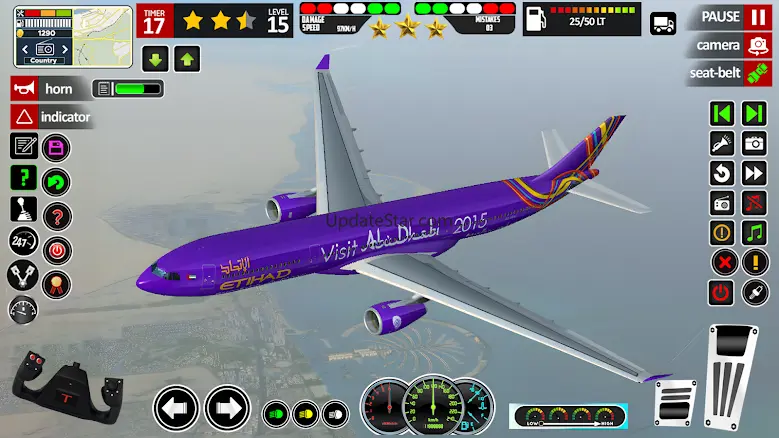Tap the short brake pedal
779x438 pixels.
pyautogui.click(x=675, y=402)
